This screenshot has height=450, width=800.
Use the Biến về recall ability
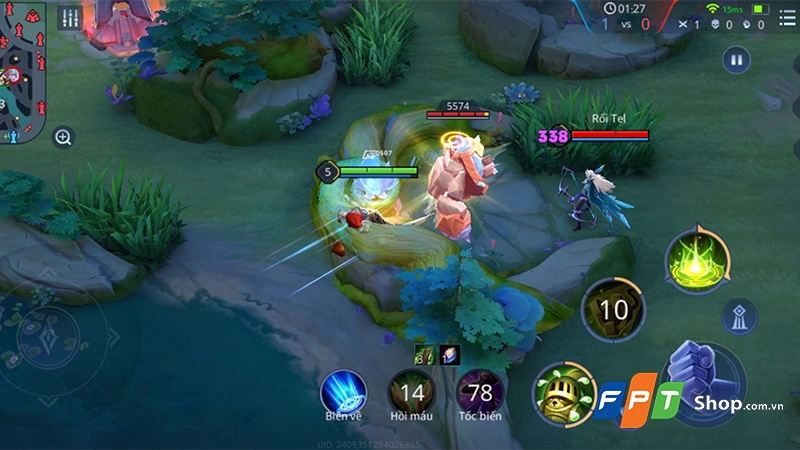[x=343, y=392]
